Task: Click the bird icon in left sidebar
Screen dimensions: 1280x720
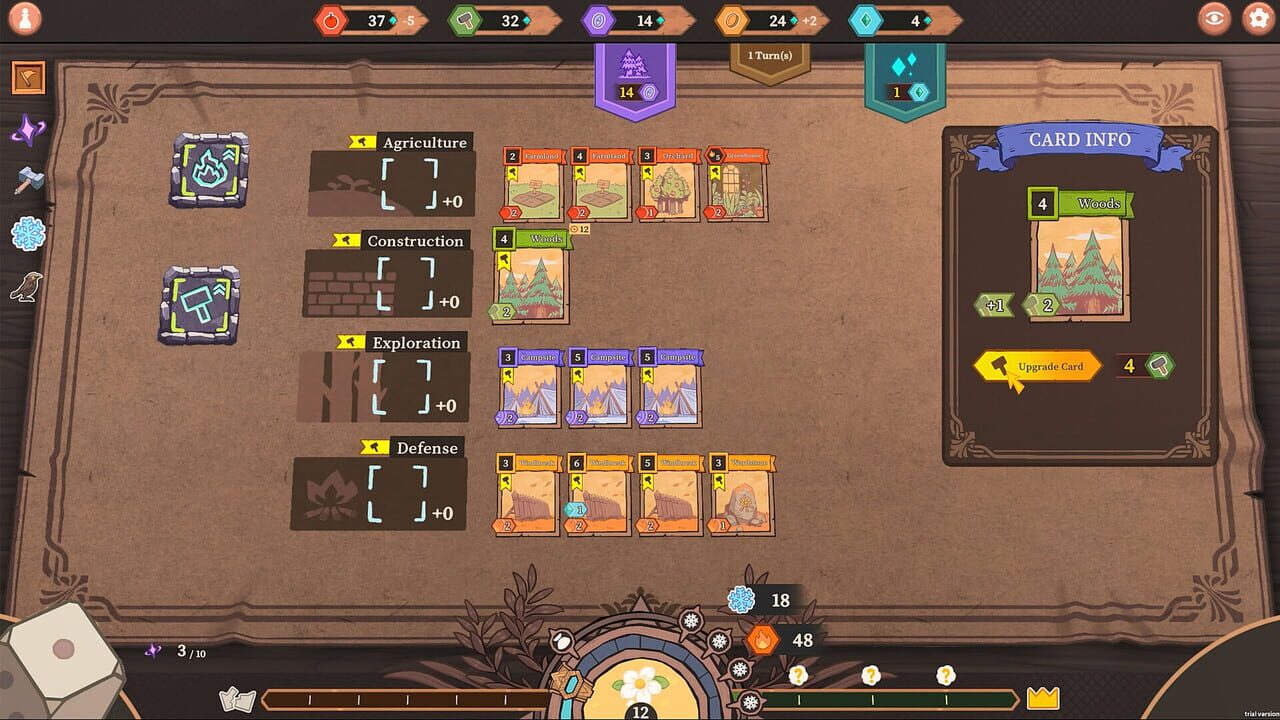Action: [x=29, y=285]
